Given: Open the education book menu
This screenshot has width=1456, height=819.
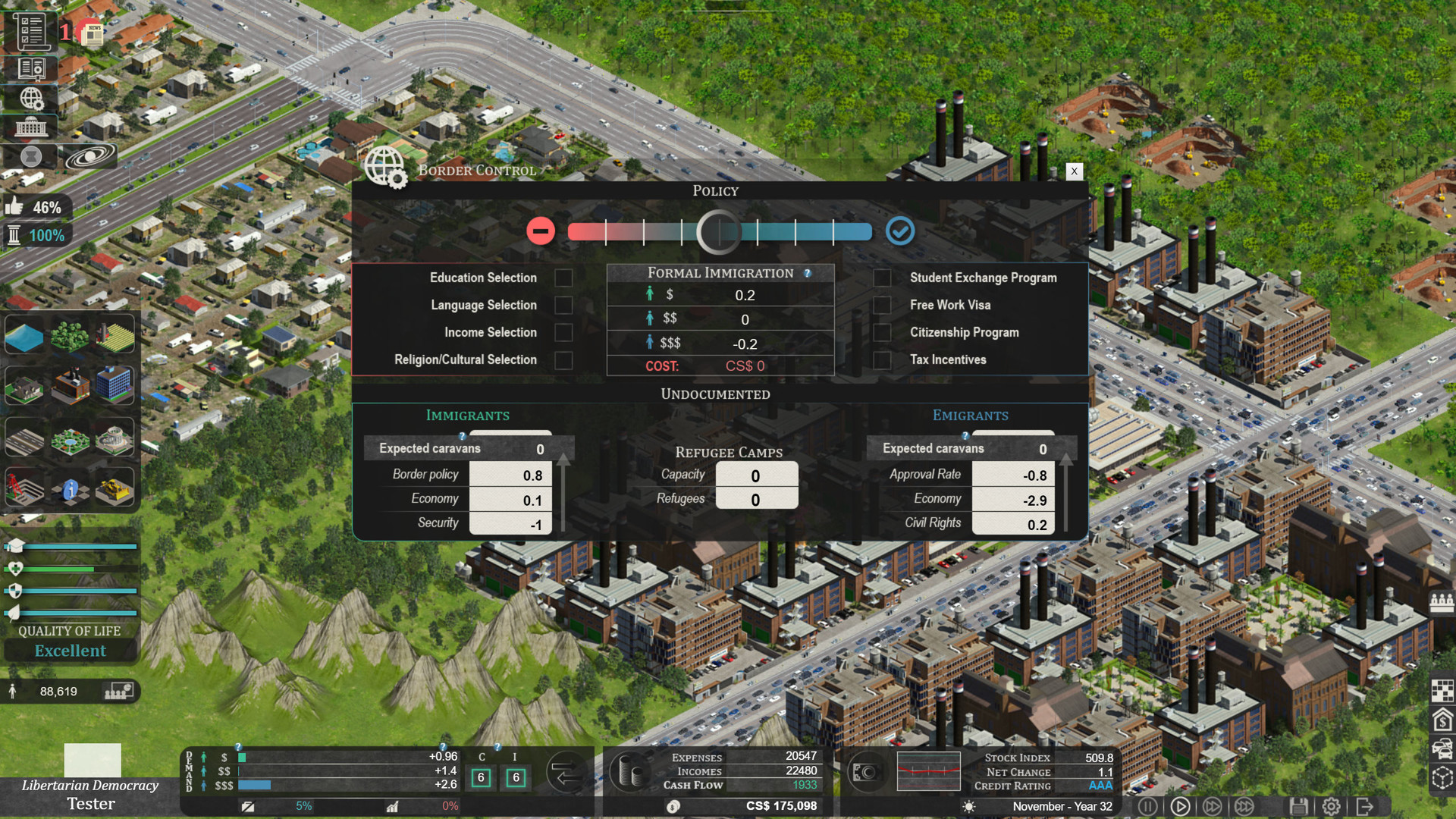Looking at the screenshot, I should (x=30, y=67).
